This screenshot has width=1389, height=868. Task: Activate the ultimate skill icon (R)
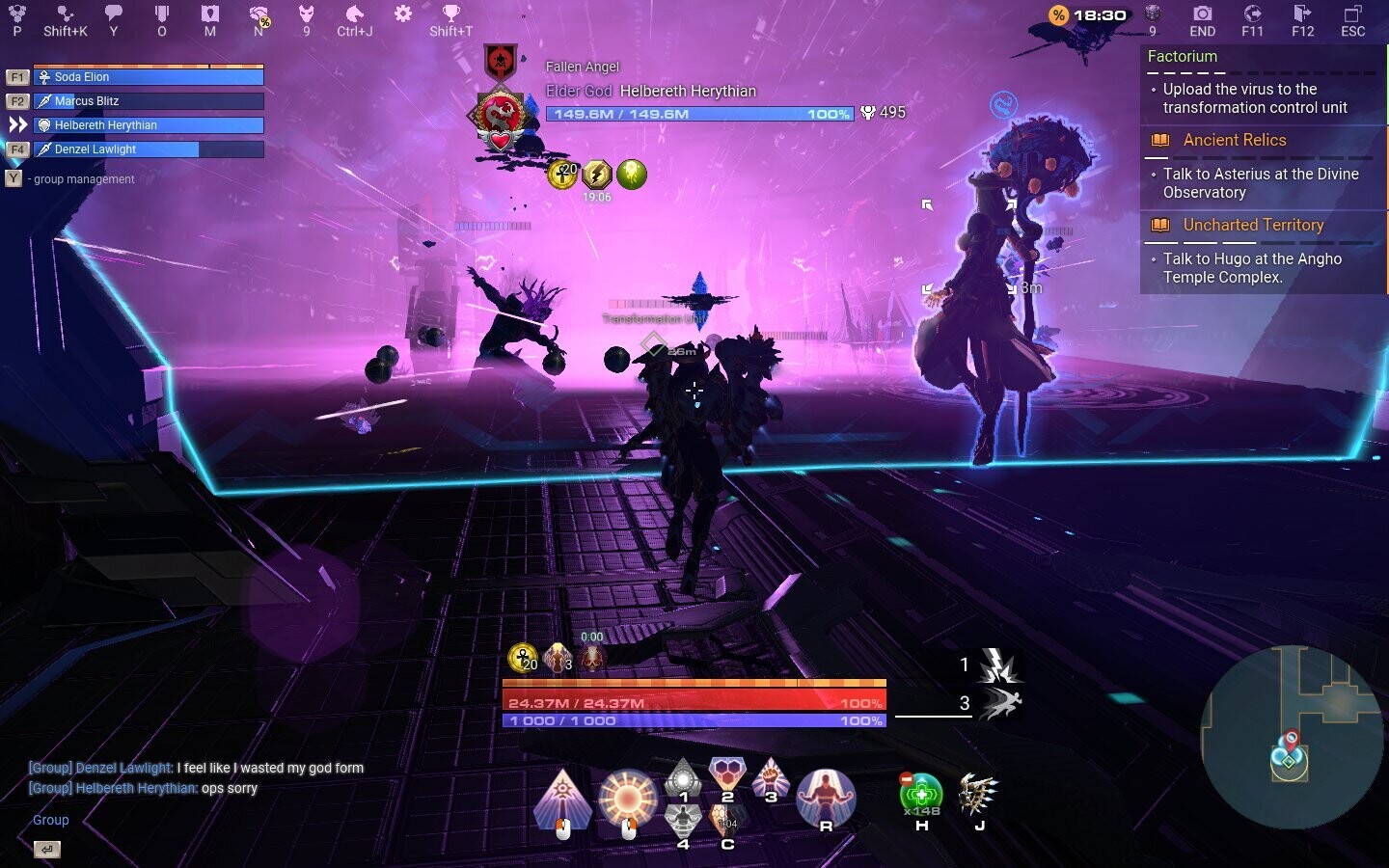(x=827, y=797)
